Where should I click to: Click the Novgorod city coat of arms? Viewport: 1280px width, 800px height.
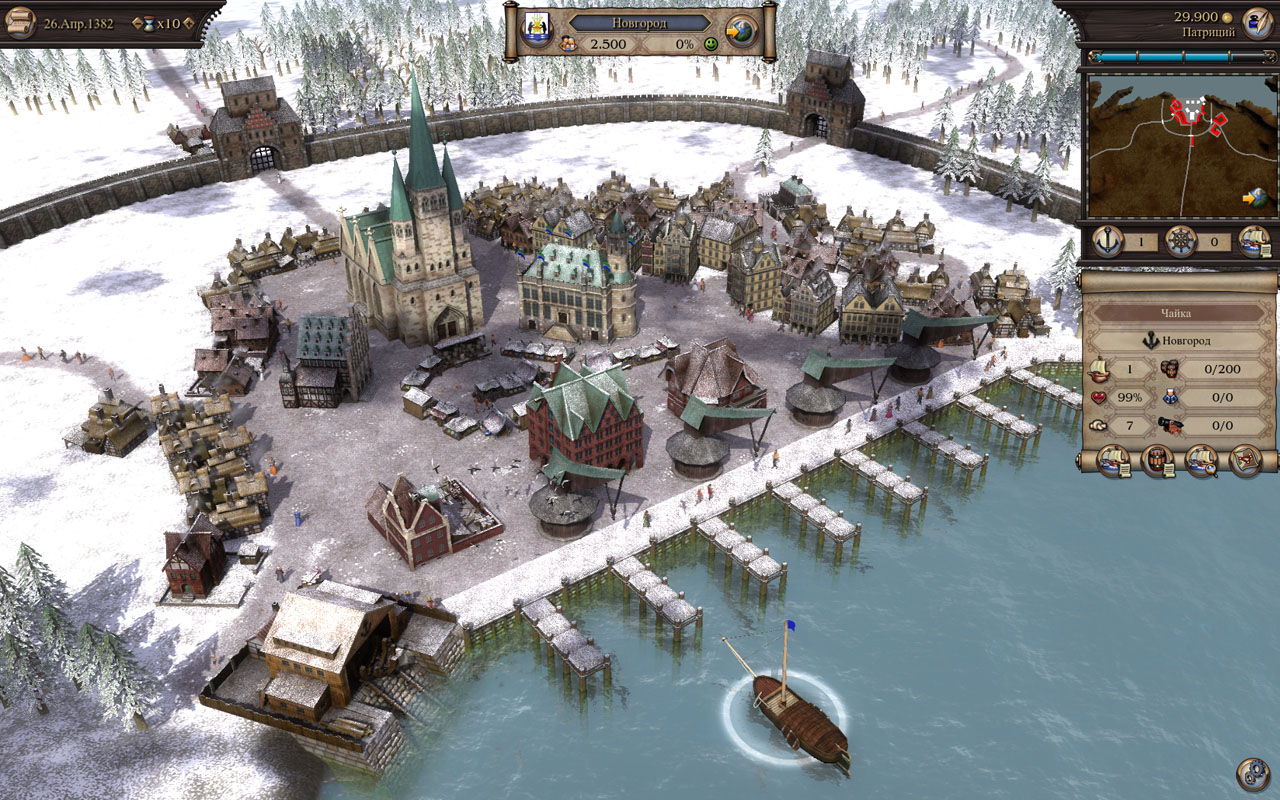533,22
